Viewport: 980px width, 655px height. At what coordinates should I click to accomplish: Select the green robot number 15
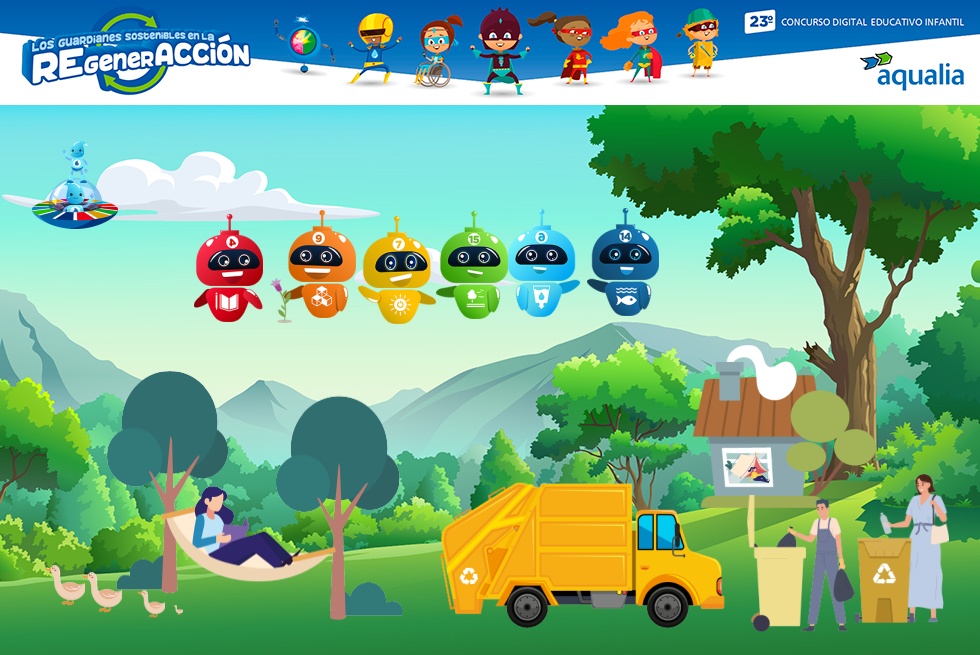coord(472,272)
